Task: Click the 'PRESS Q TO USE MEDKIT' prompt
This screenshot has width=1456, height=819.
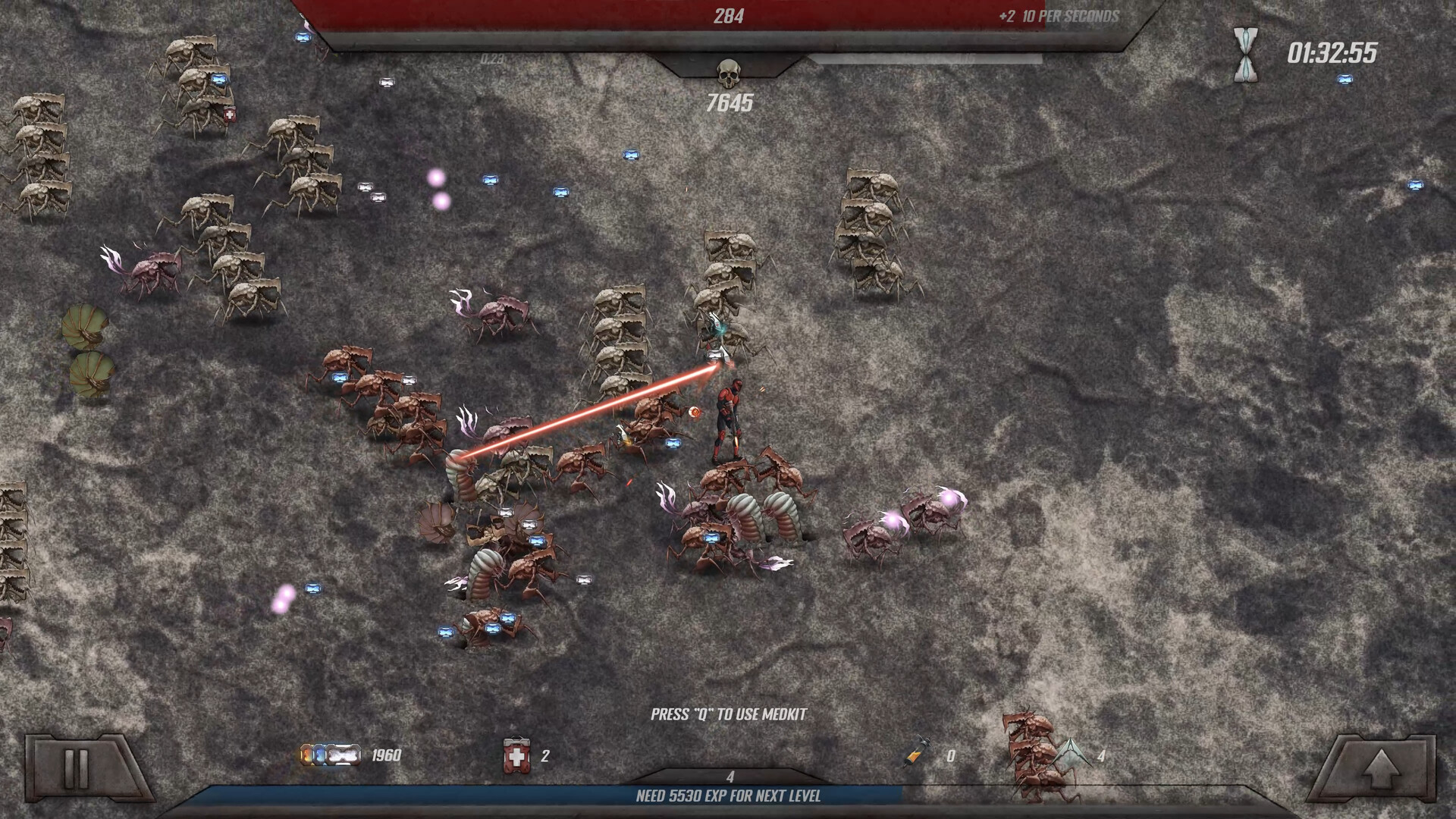Action: (729, 713)
